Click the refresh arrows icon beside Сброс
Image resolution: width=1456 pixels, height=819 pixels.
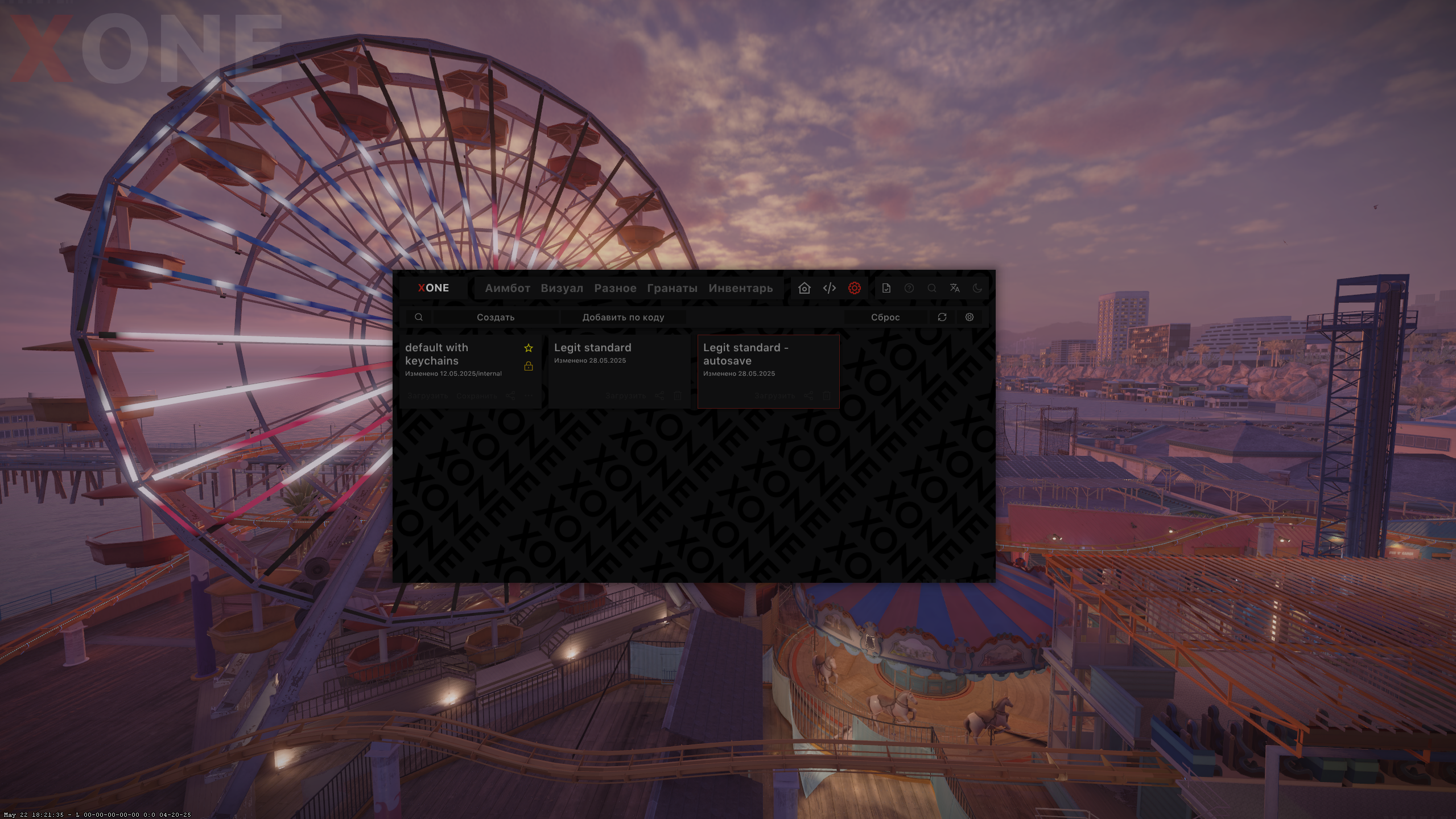[942, 317]
